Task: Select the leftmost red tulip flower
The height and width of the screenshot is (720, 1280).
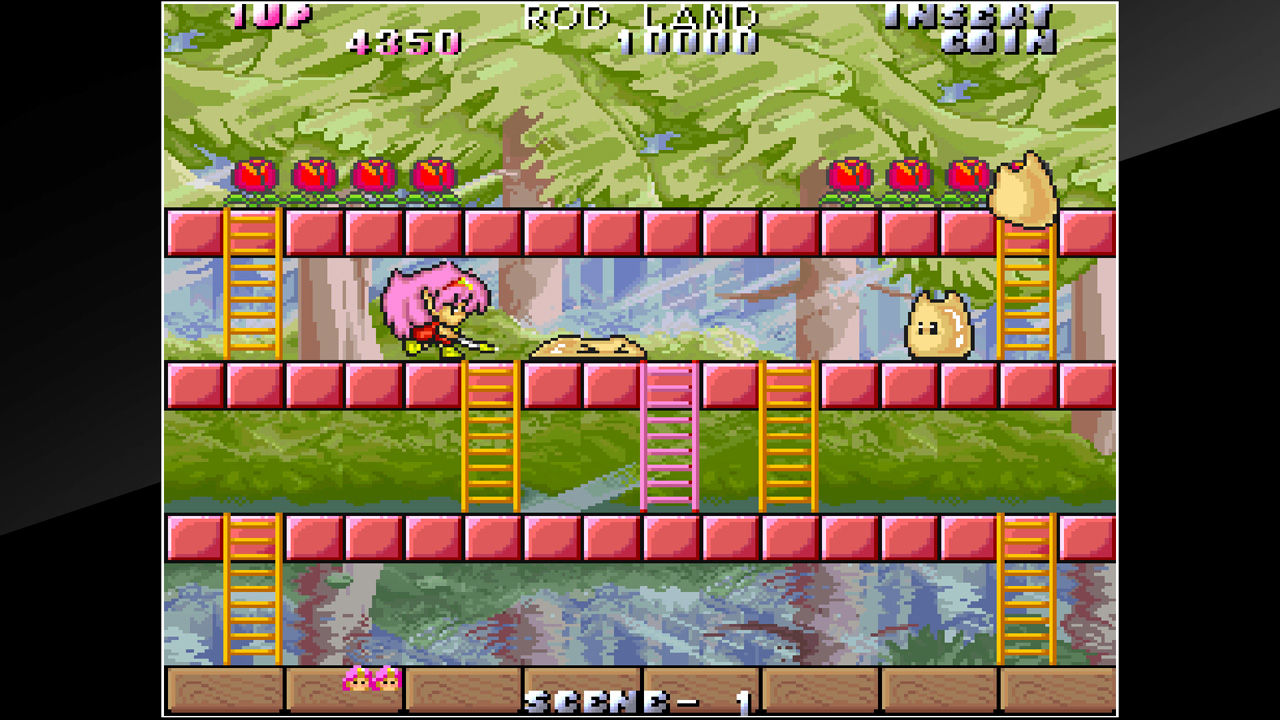Action: (x=253, y=178)
